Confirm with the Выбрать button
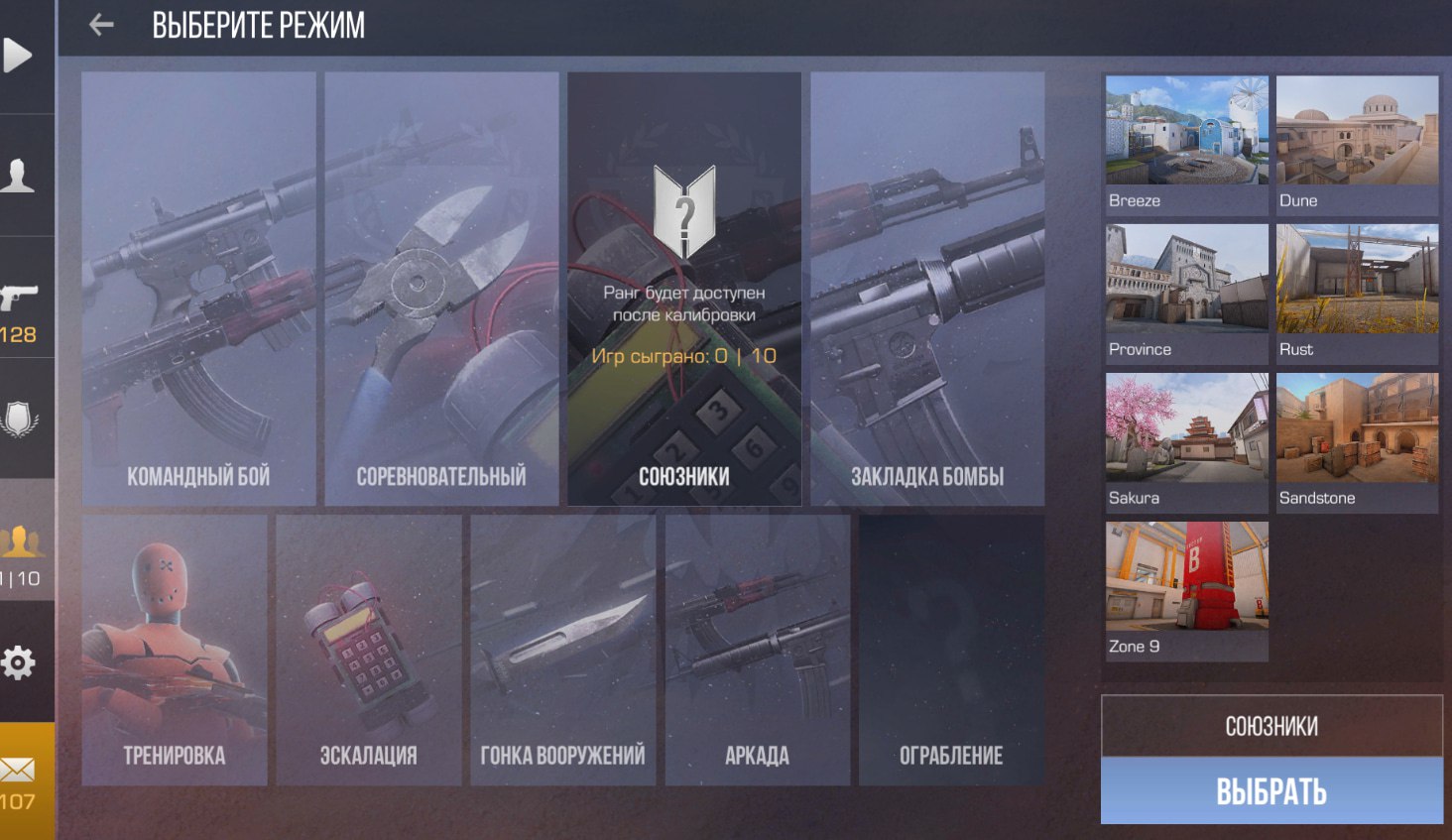 (x=1271, y=791)
